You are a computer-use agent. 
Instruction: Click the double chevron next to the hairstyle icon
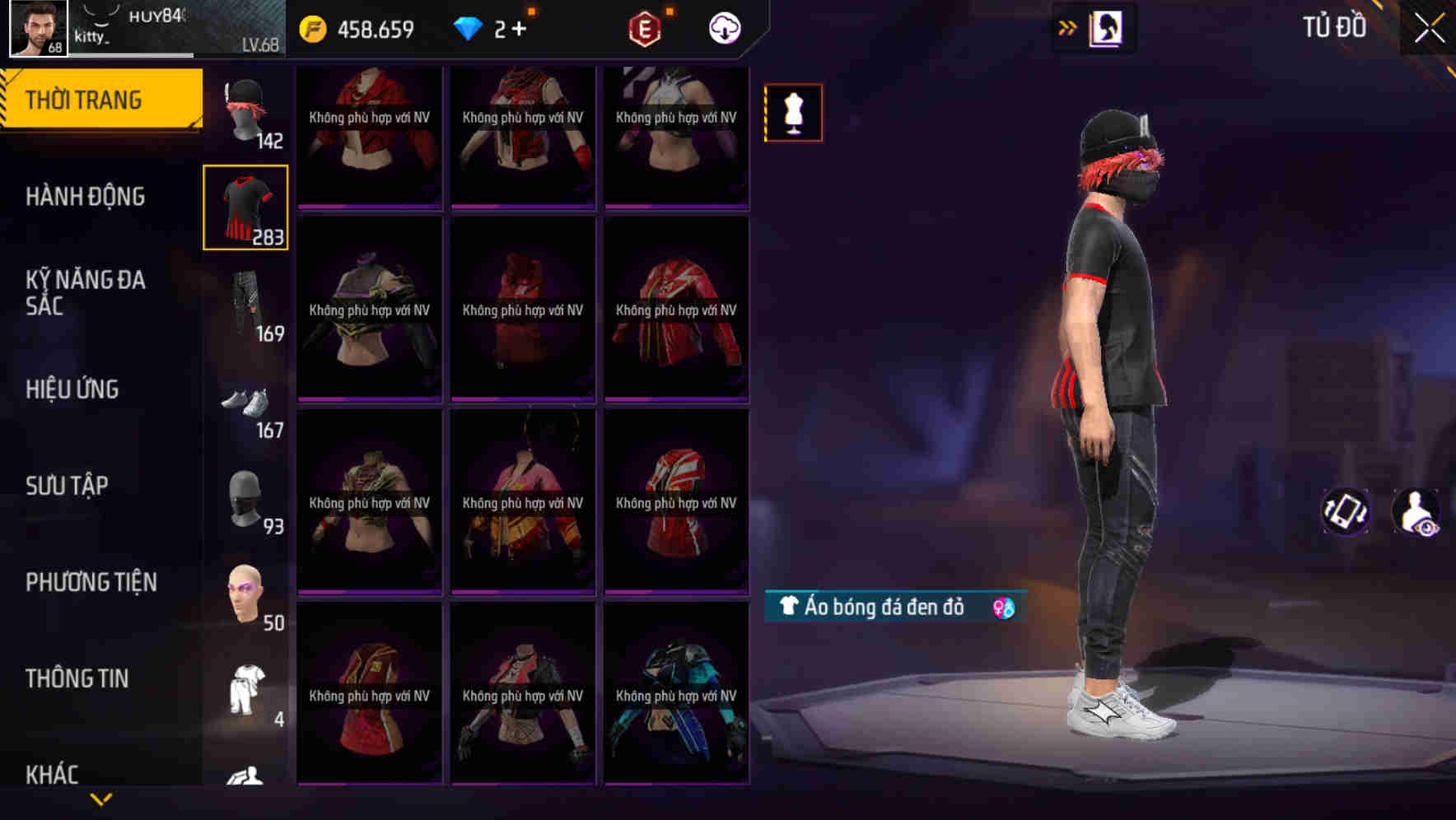click(x=1066, y=27)
